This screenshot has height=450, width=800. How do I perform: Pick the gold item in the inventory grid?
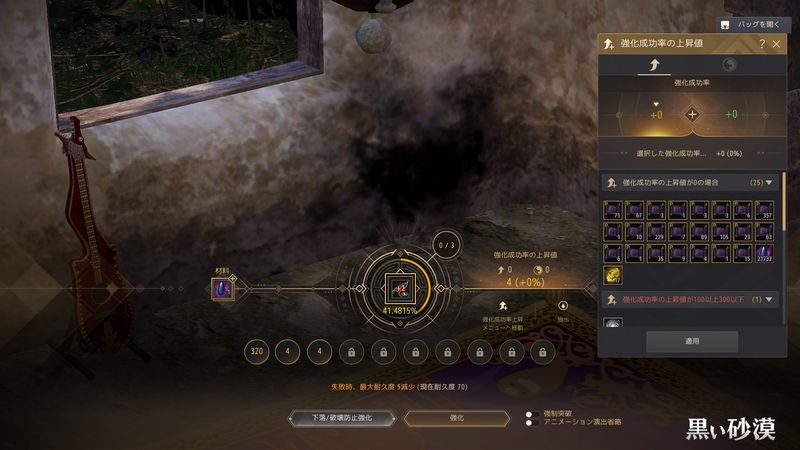pyautogui.click(x=613, y=273)
